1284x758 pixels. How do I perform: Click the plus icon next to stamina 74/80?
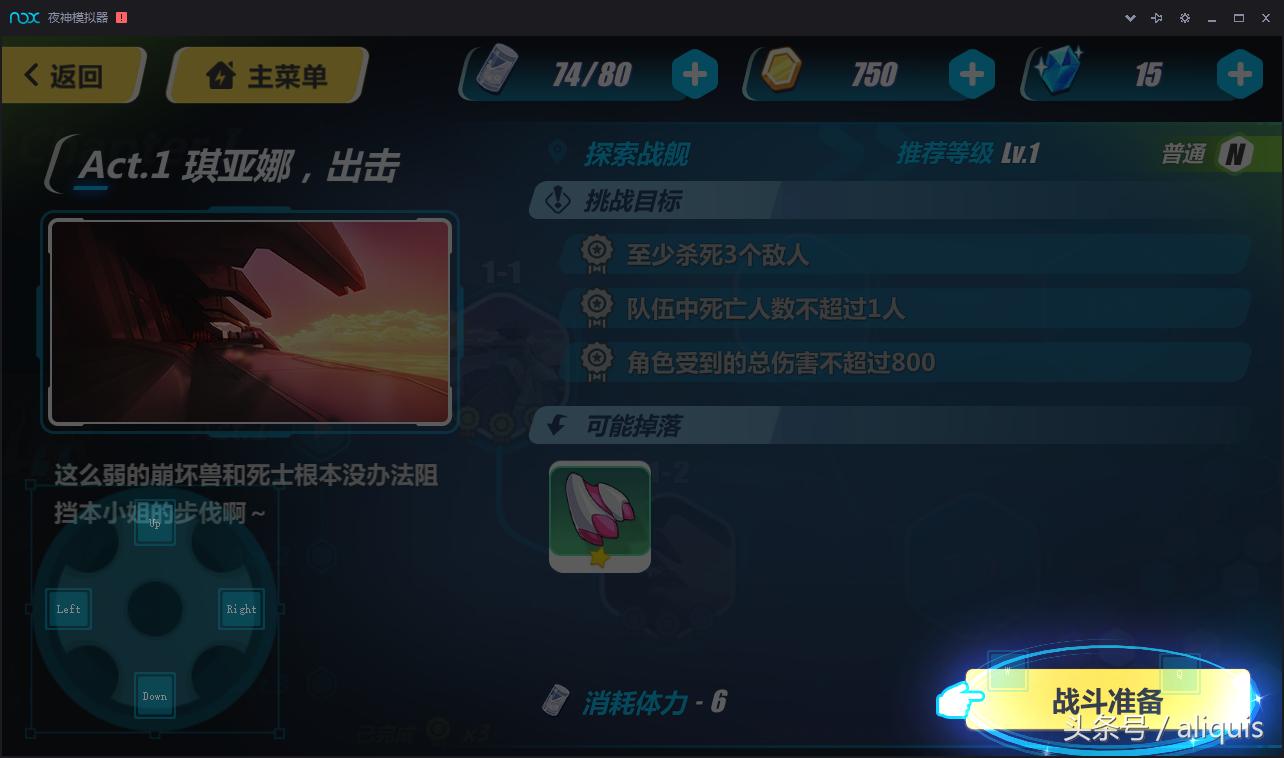[694, 73]
